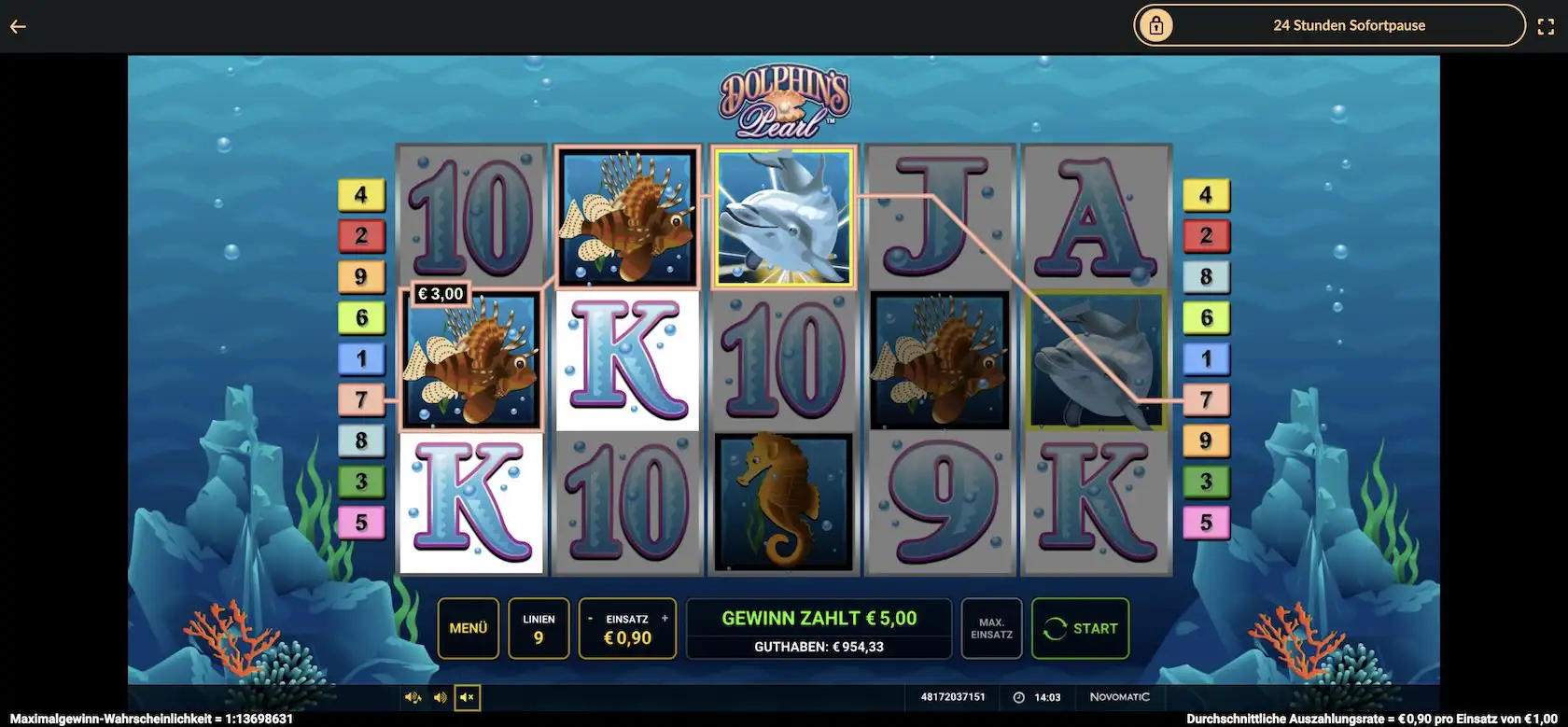Toggle payline 4 on the left side
Screen dimensions: 1568x727
[361, 194]
